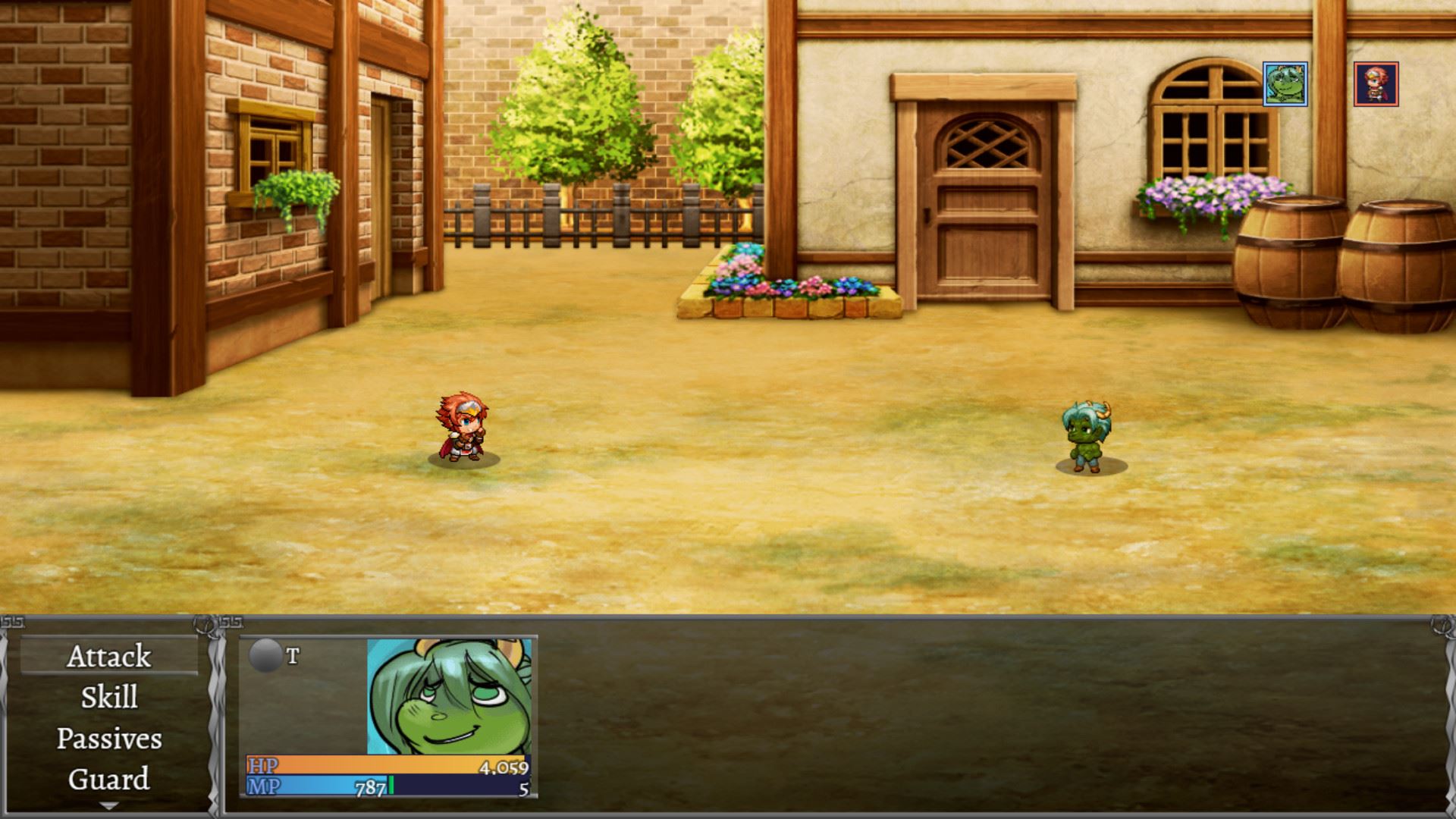Click the grey orb state icon
Screen dimensions: 1456x819
pos(265,656)
